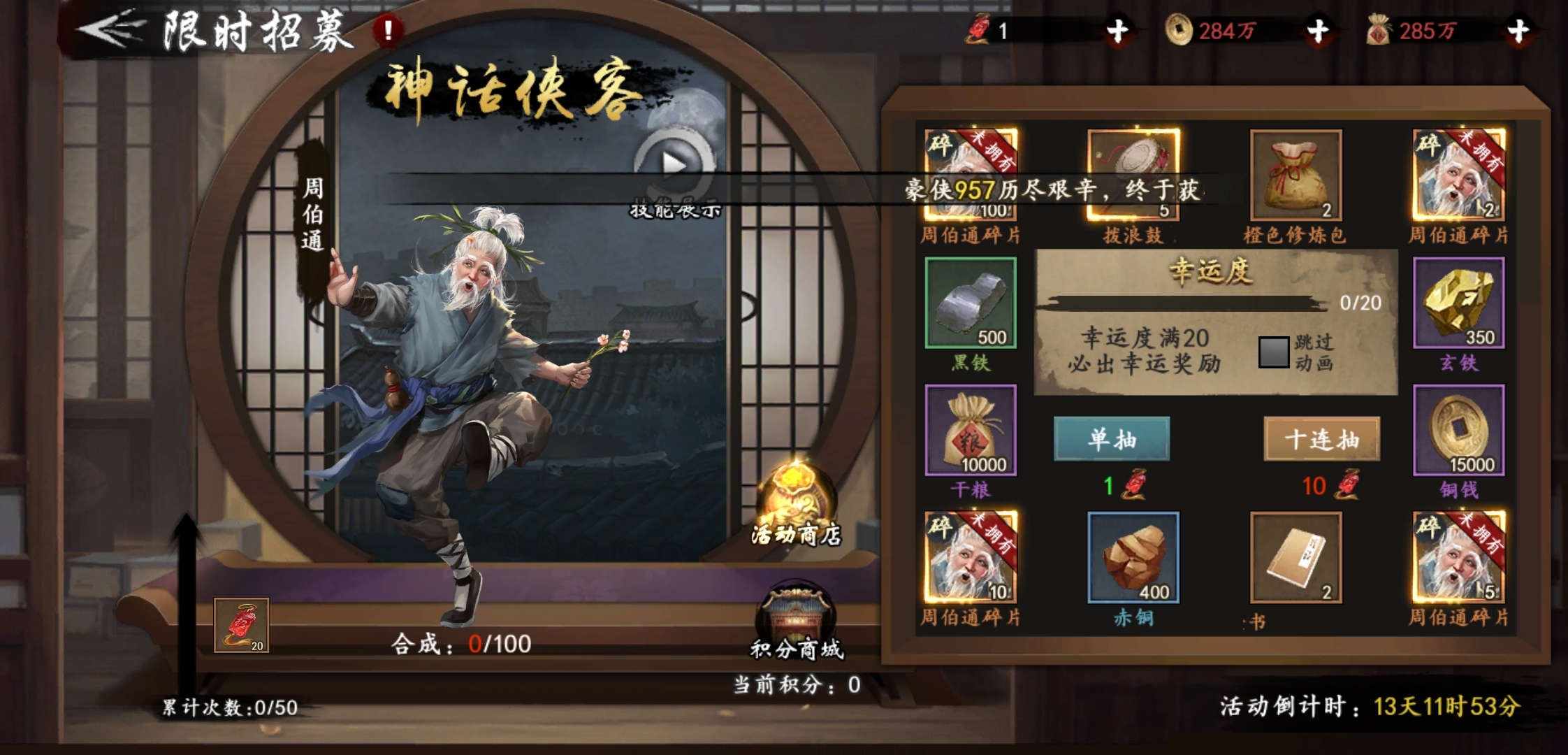Do a single draw (单抽)
This screenshot has height=755, width=1568.
[1111, 439]
